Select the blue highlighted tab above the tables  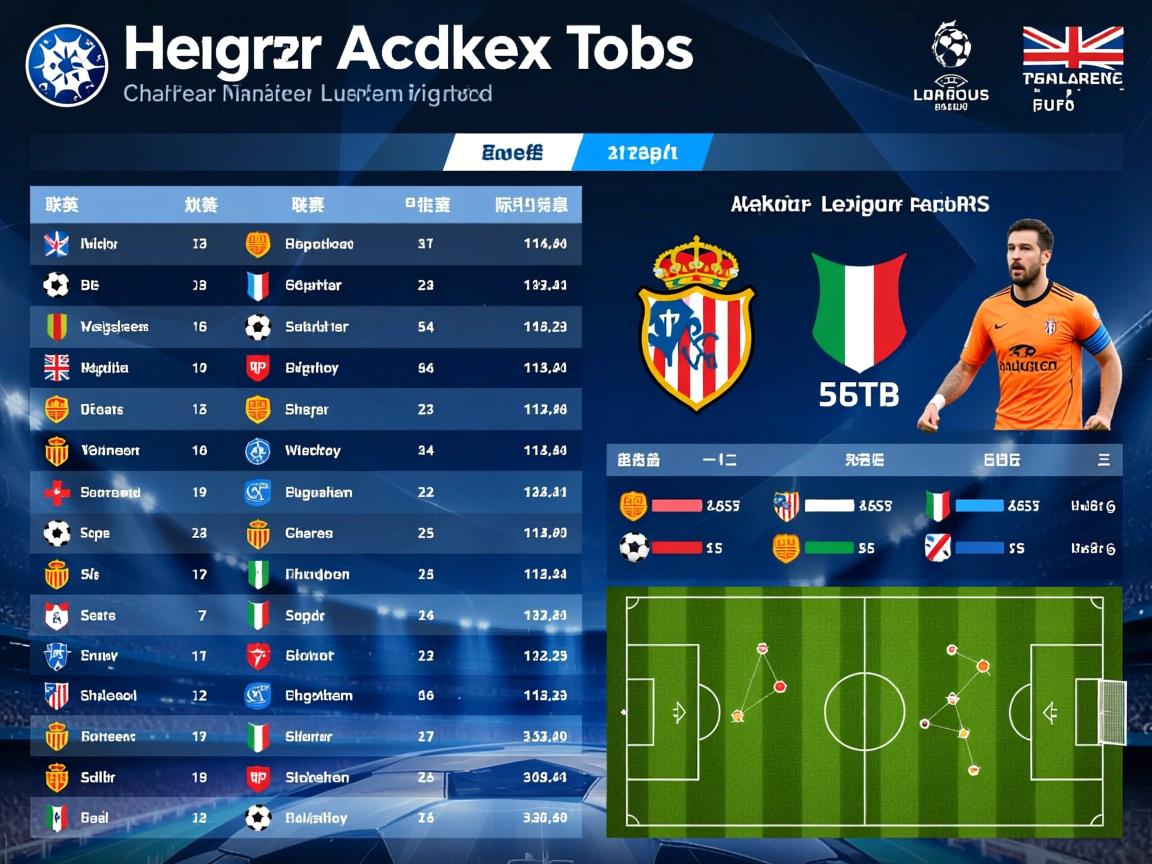(x=642, y=153)
